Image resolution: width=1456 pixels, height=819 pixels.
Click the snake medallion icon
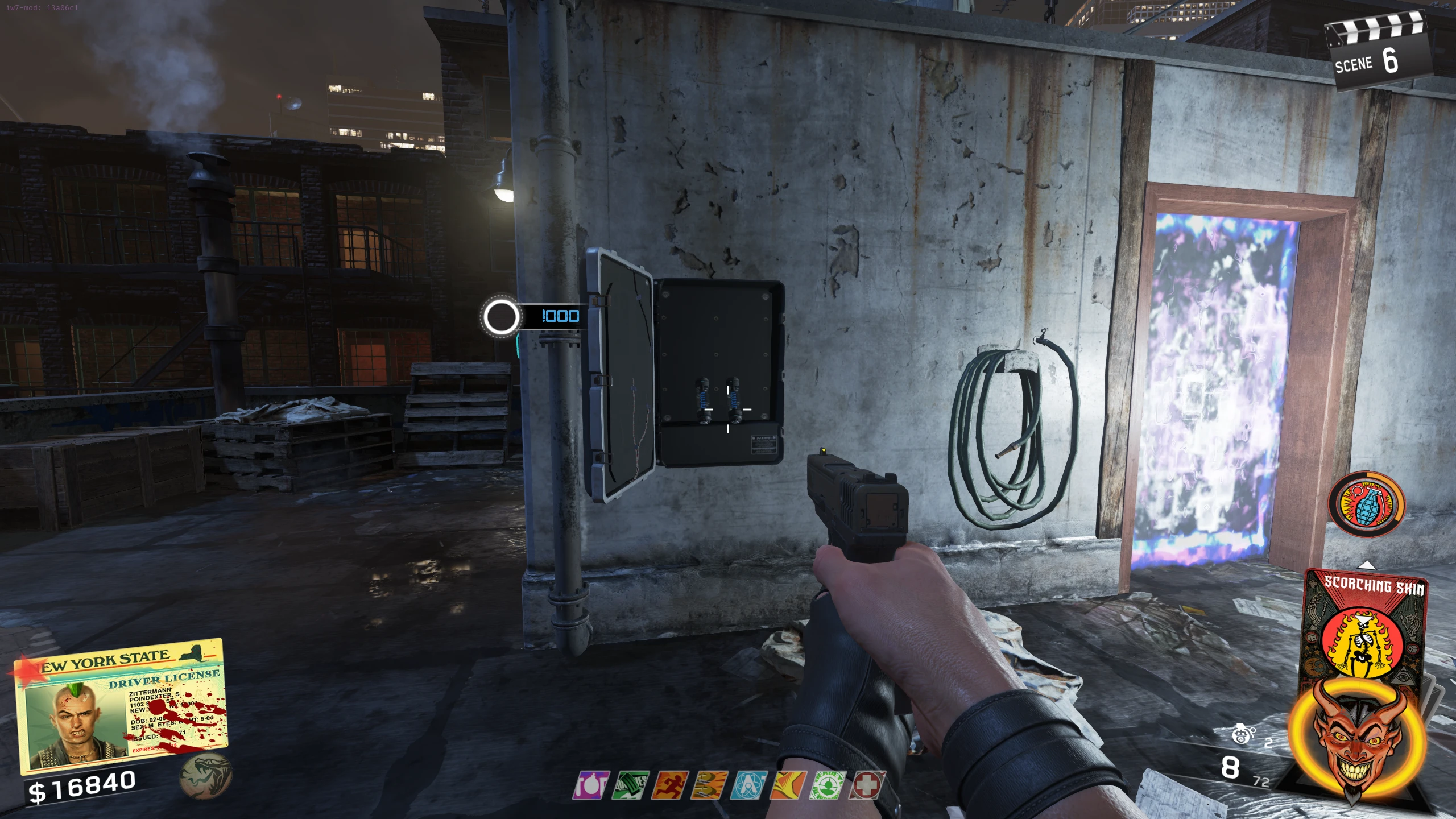[205, 776]
